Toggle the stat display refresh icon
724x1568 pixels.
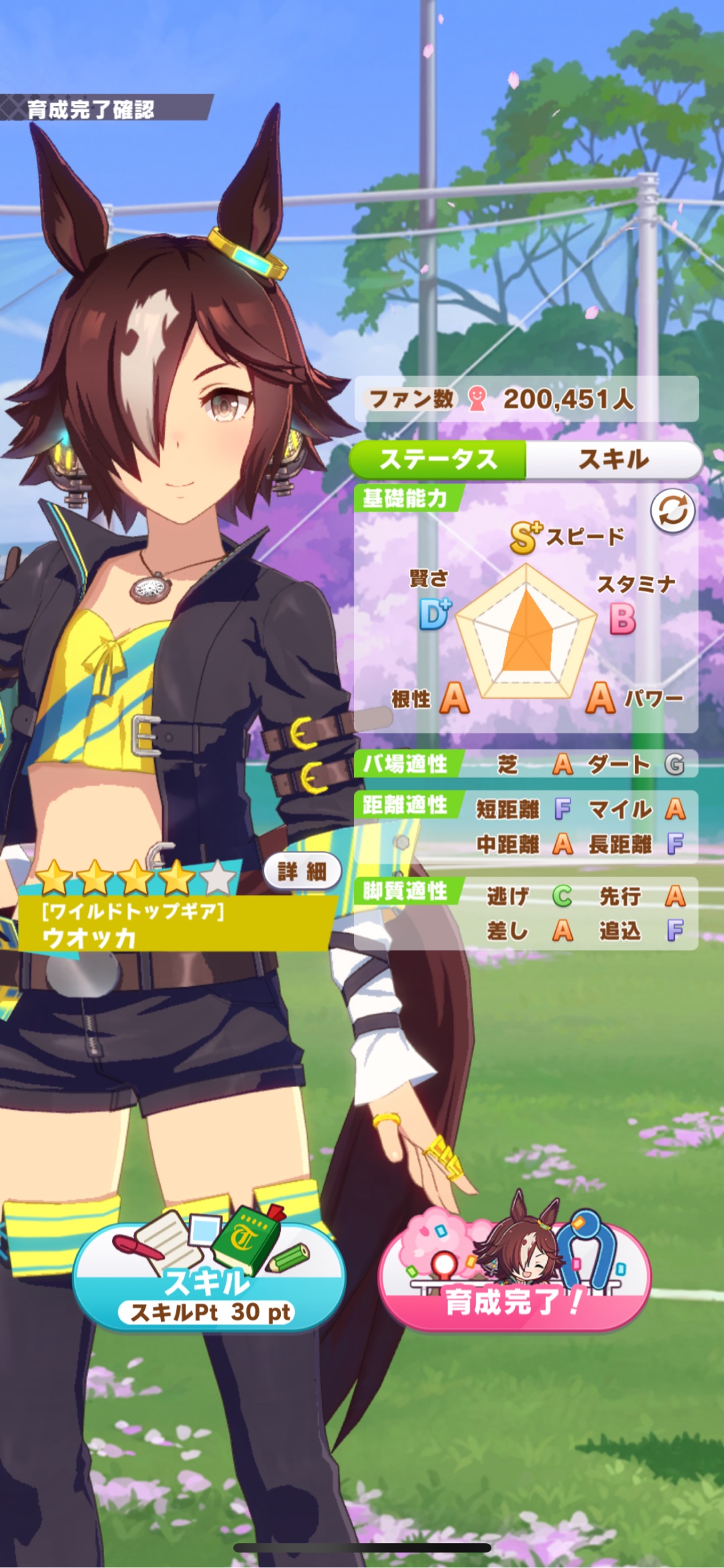672,511
